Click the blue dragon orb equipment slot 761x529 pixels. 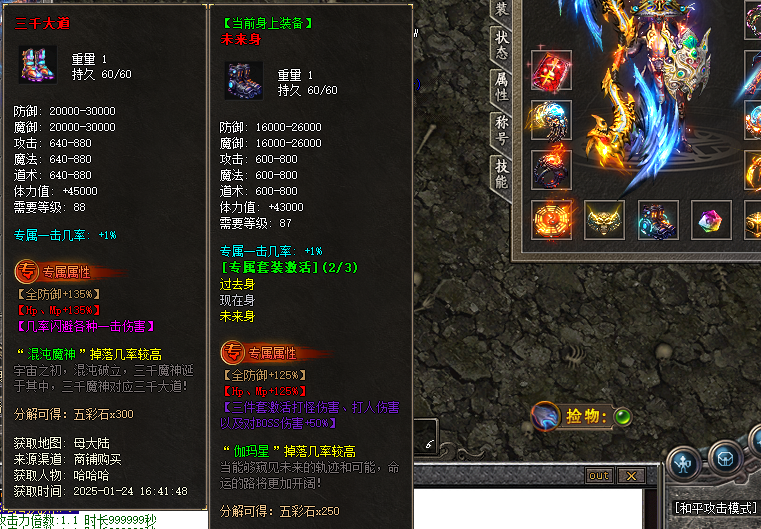[x=551, y=120]
